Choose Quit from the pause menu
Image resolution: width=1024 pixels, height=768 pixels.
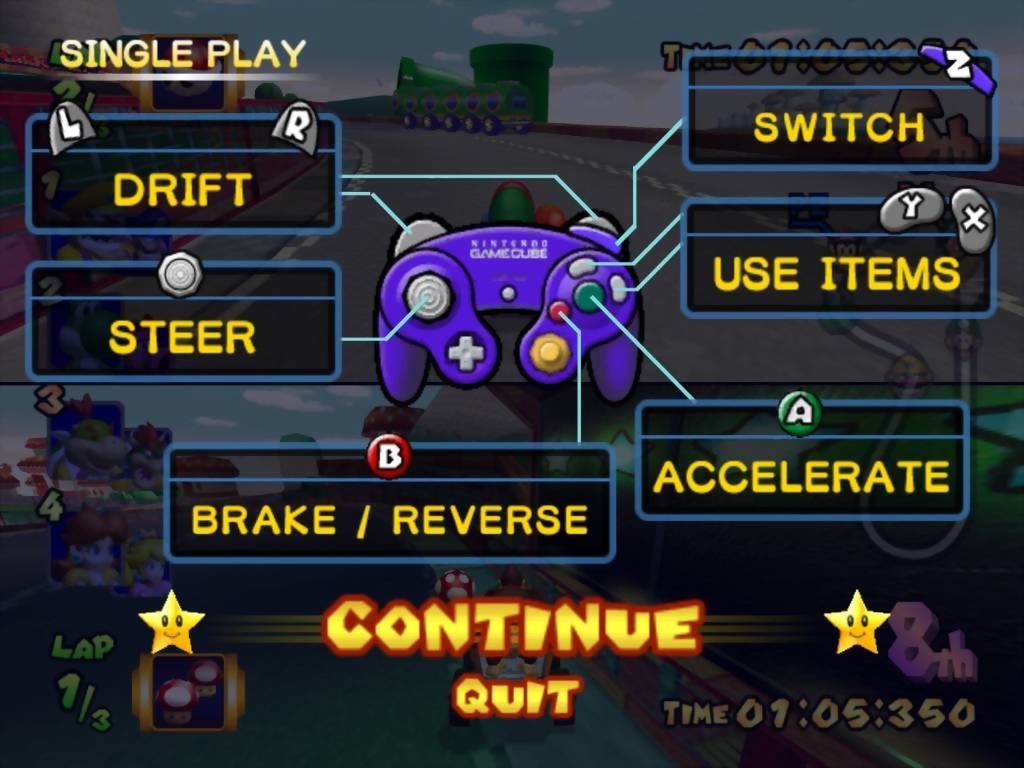[516, 696]
